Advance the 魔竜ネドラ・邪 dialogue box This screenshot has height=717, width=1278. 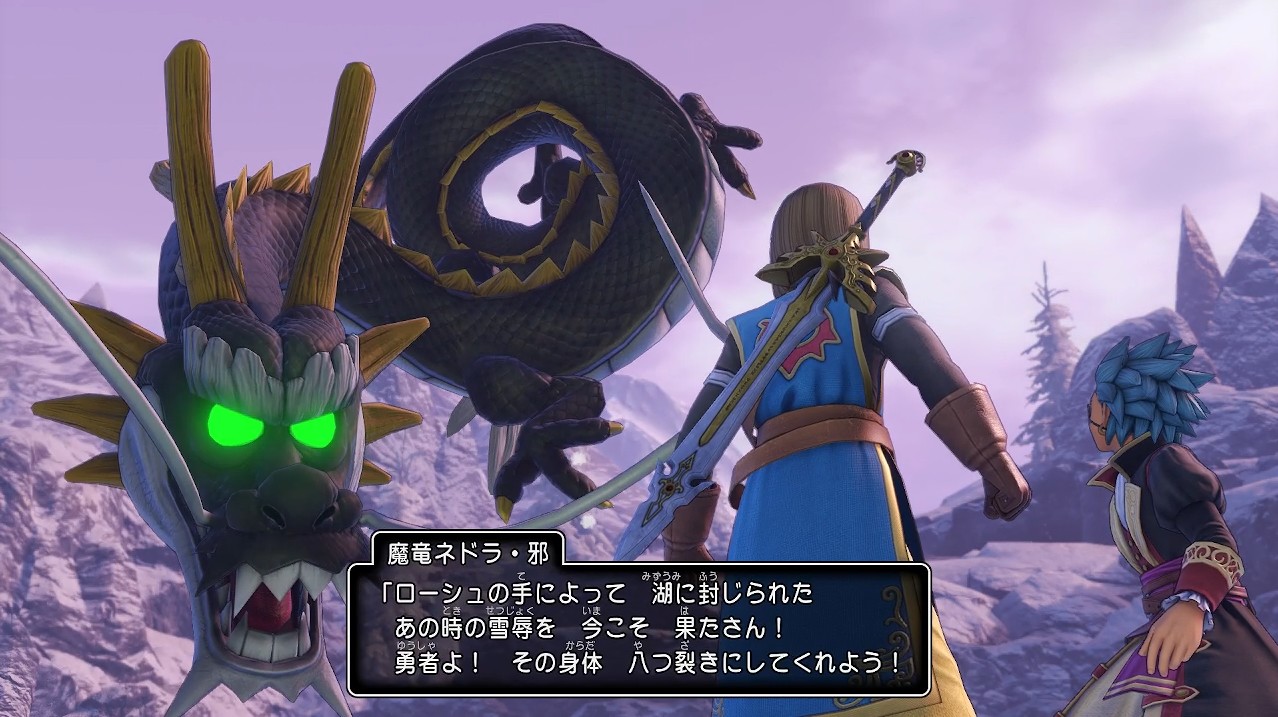(639, 629)
